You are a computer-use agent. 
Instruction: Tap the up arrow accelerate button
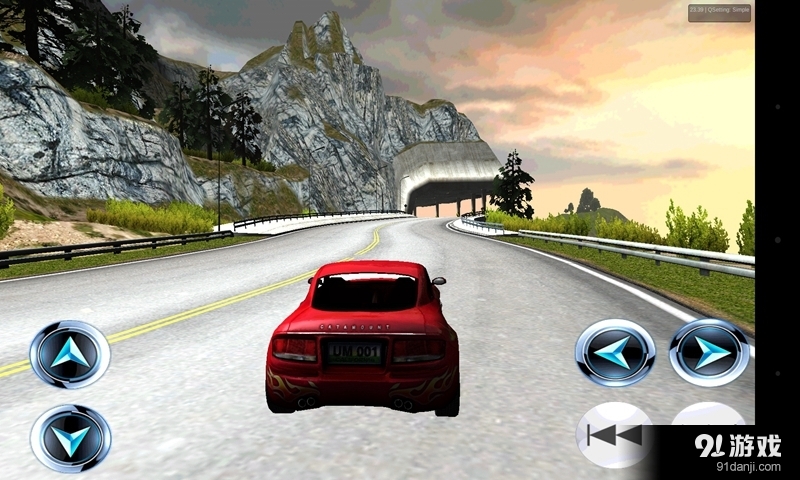pyautogui.click(x=70, y=354)
